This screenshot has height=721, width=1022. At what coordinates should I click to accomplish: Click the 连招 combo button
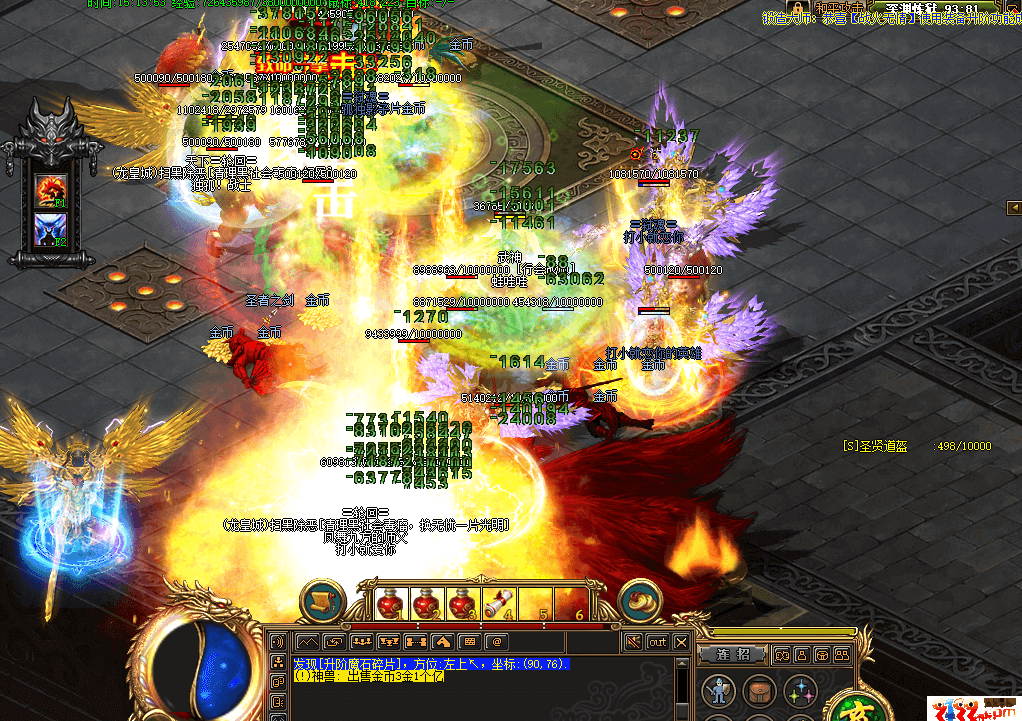tap(733, 655)
